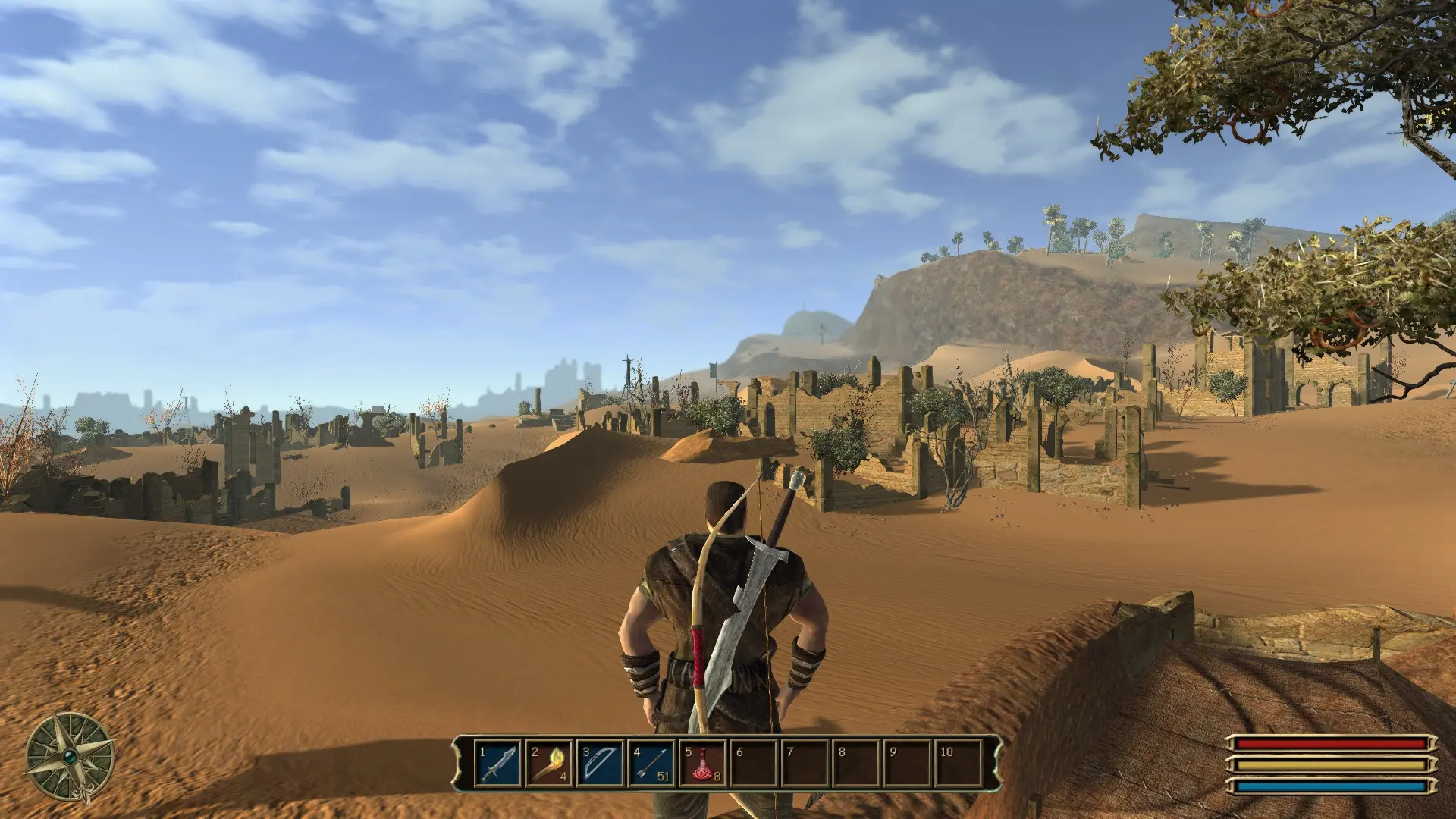
Task: Use the red healing potion slot
Action: pyautogui.click(x=703, y=764)
